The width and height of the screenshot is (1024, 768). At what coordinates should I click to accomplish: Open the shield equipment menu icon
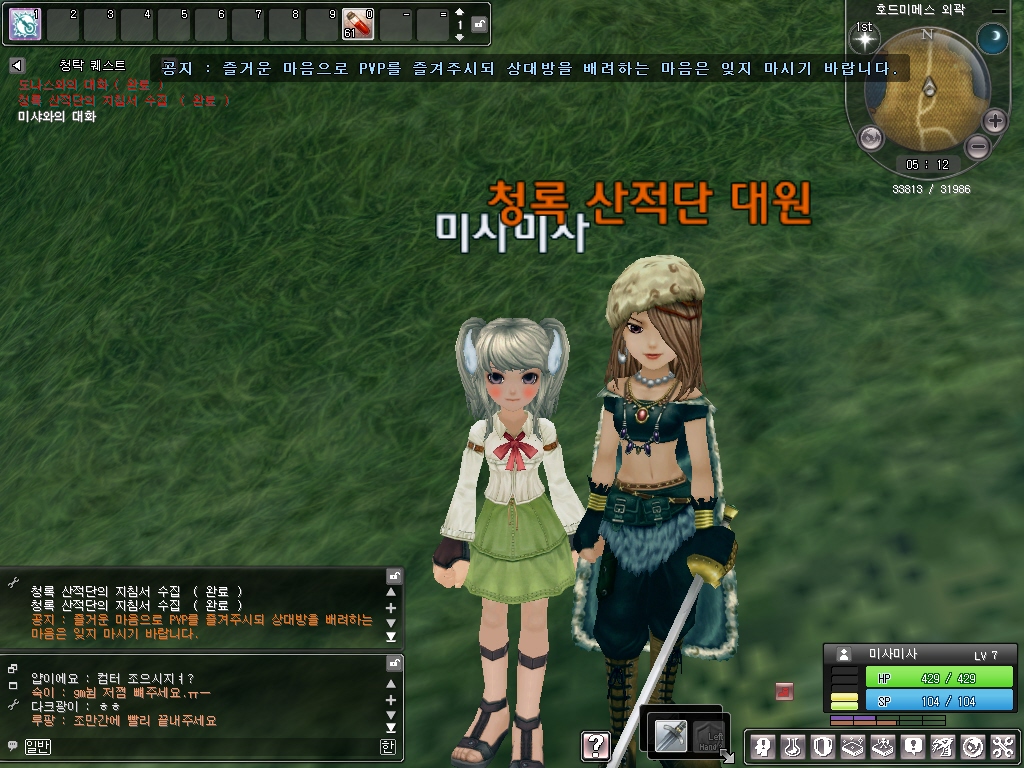point(822,746)
